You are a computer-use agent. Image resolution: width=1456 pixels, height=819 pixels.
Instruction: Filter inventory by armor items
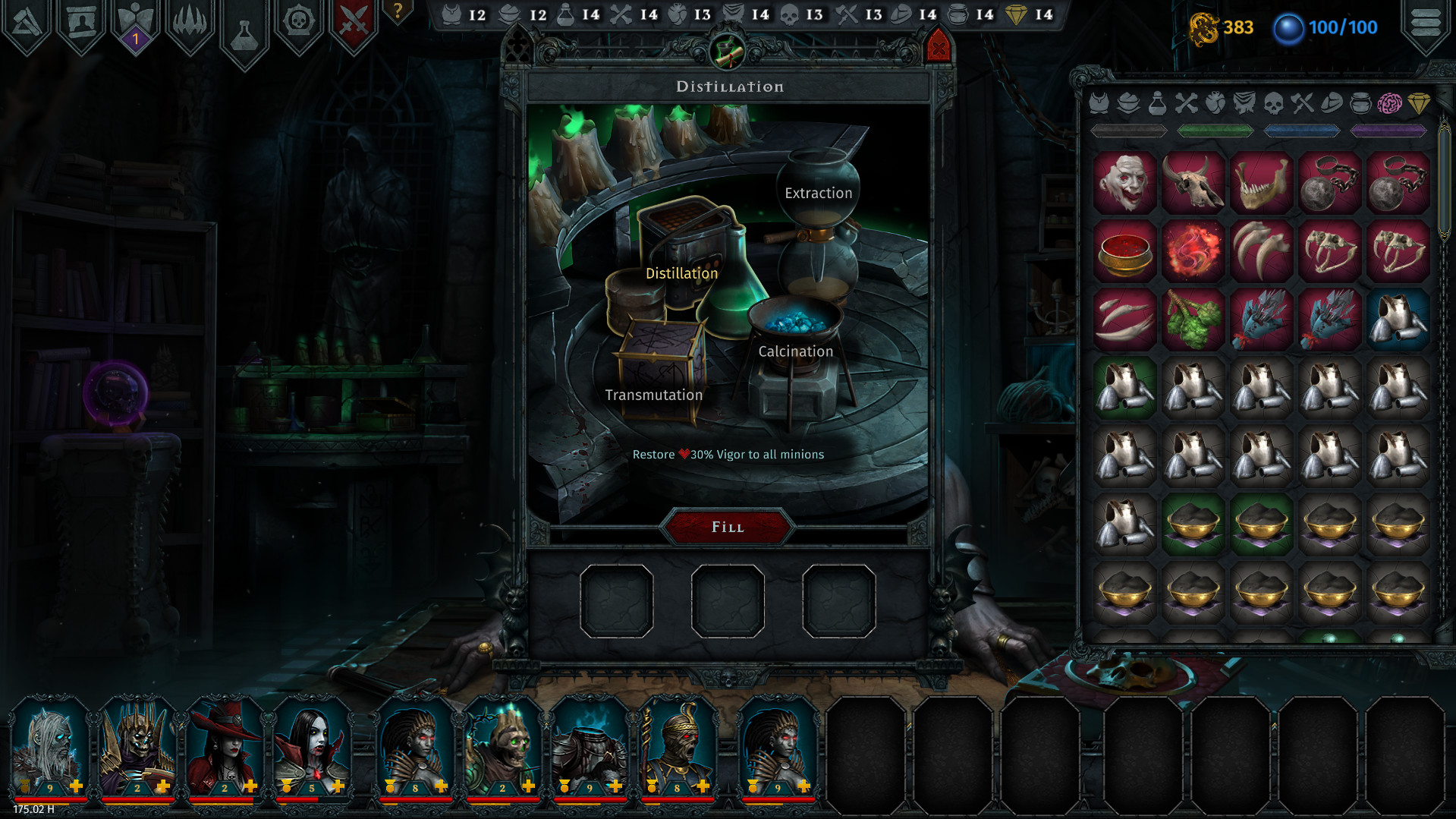(1099, 104)
